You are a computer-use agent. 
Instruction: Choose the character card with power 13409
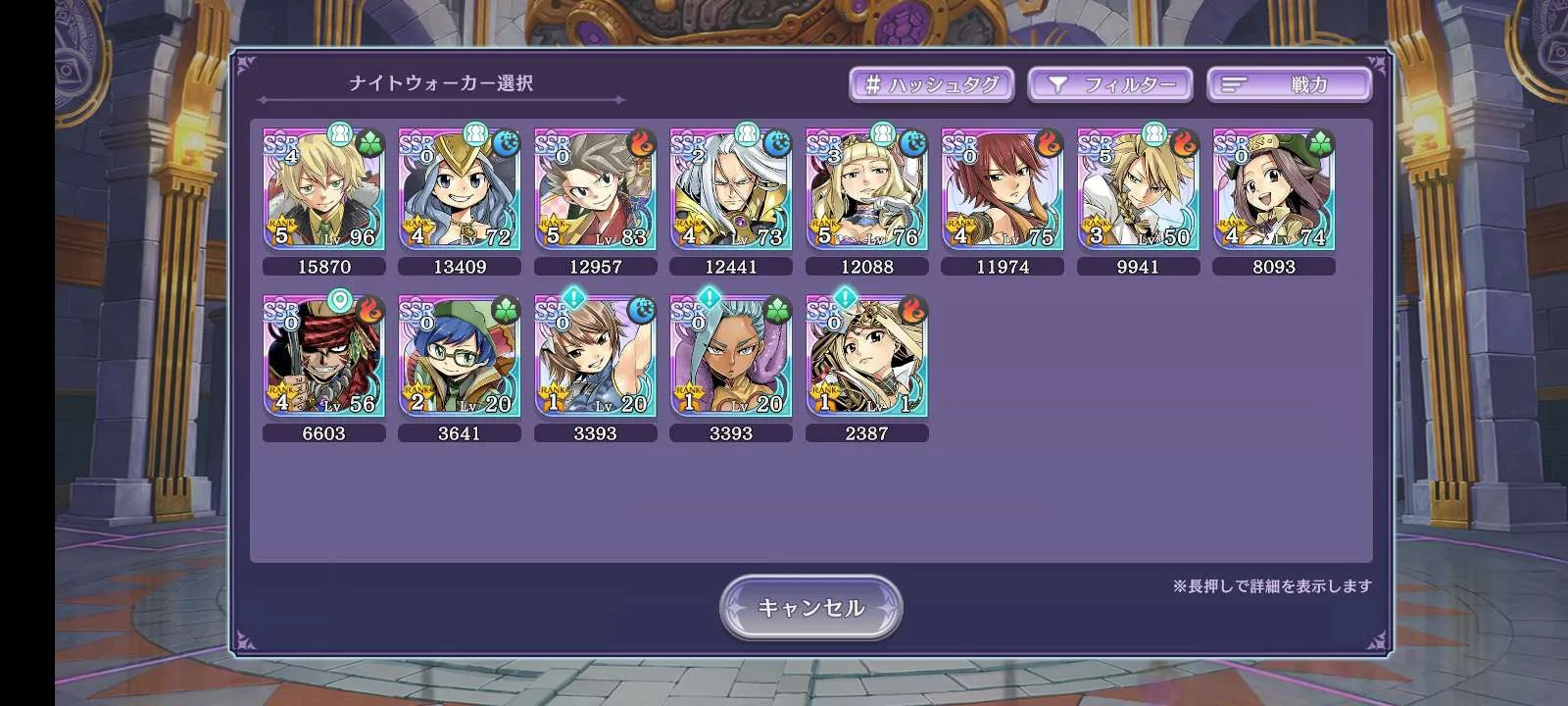(x=460, y=190)
